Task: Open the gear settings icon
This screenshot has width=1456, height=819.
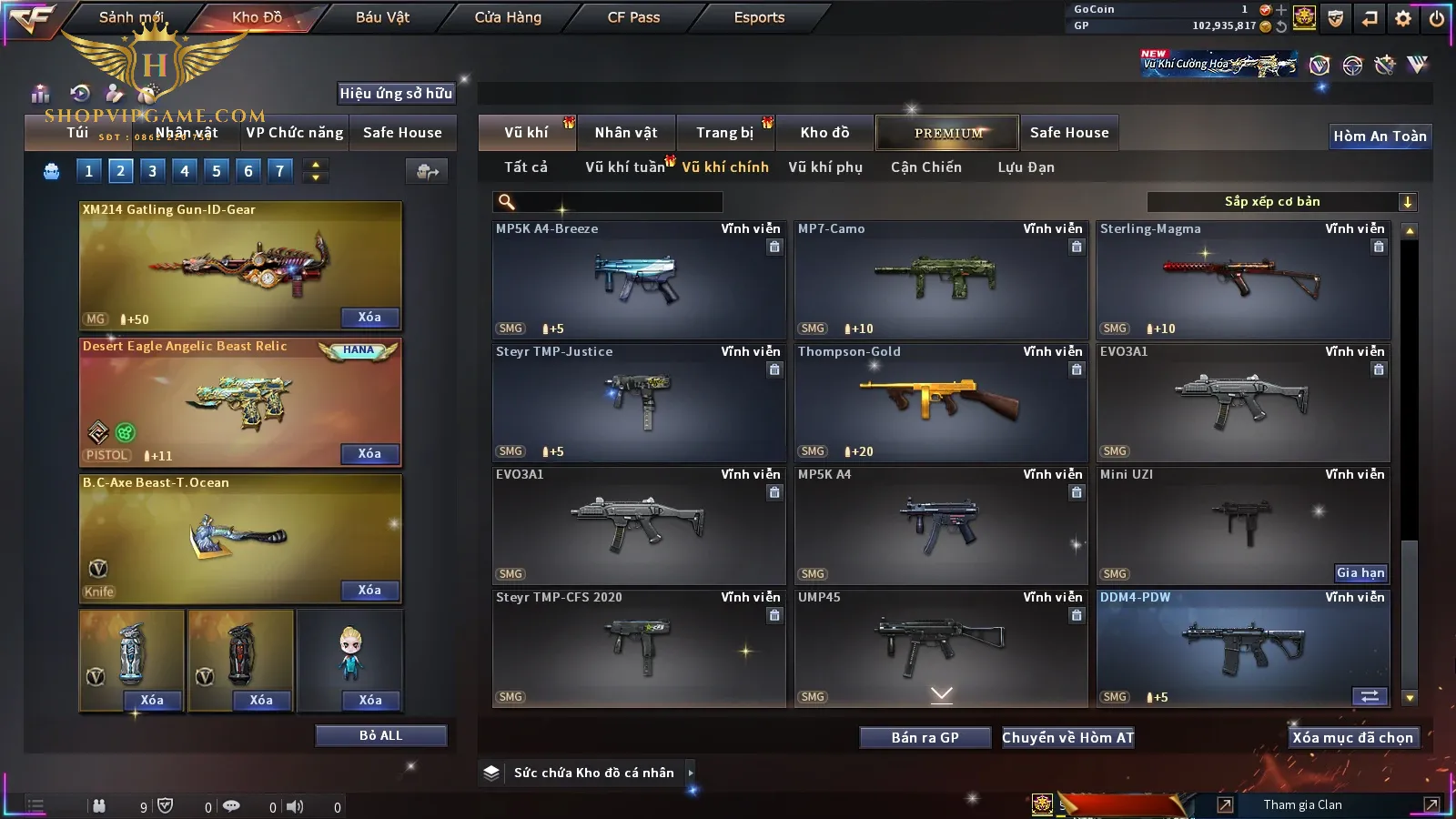Action: coord(1402,18)
